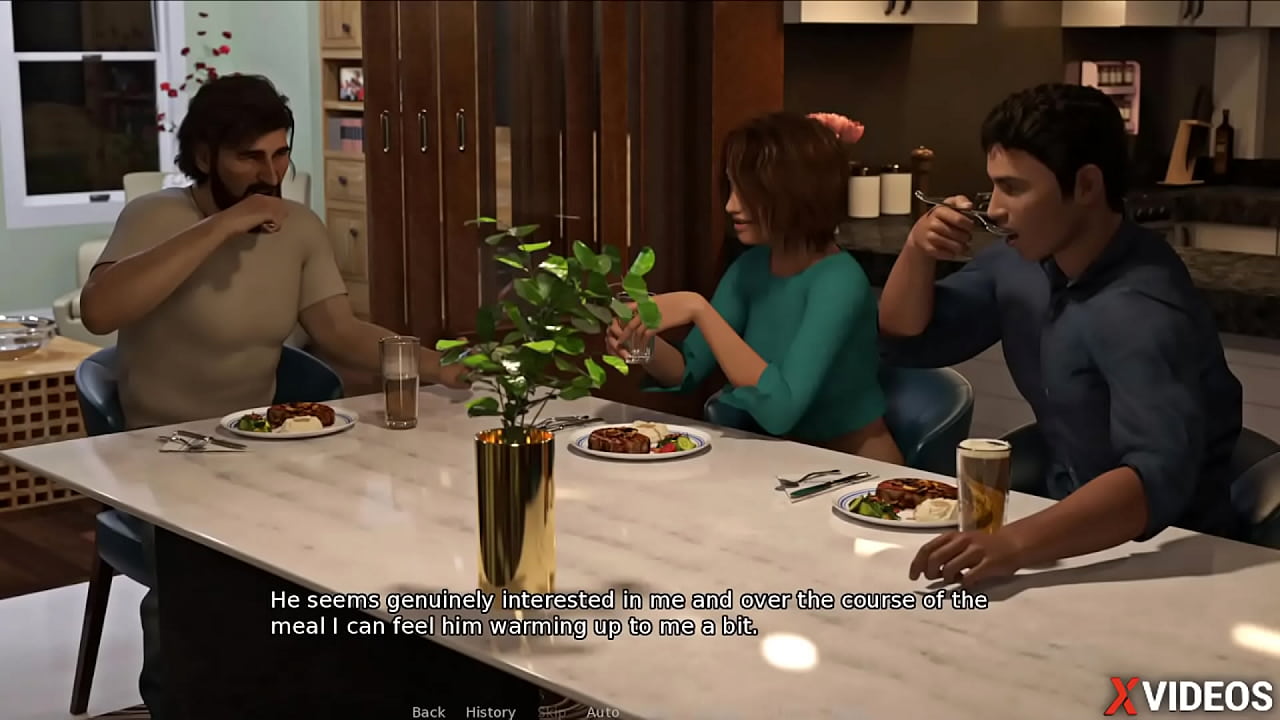Image resolution: width=1280 pixels, height=720 pixels.
Task: Skip ahead through the dialogue
Action: click(x=551, y=712)
